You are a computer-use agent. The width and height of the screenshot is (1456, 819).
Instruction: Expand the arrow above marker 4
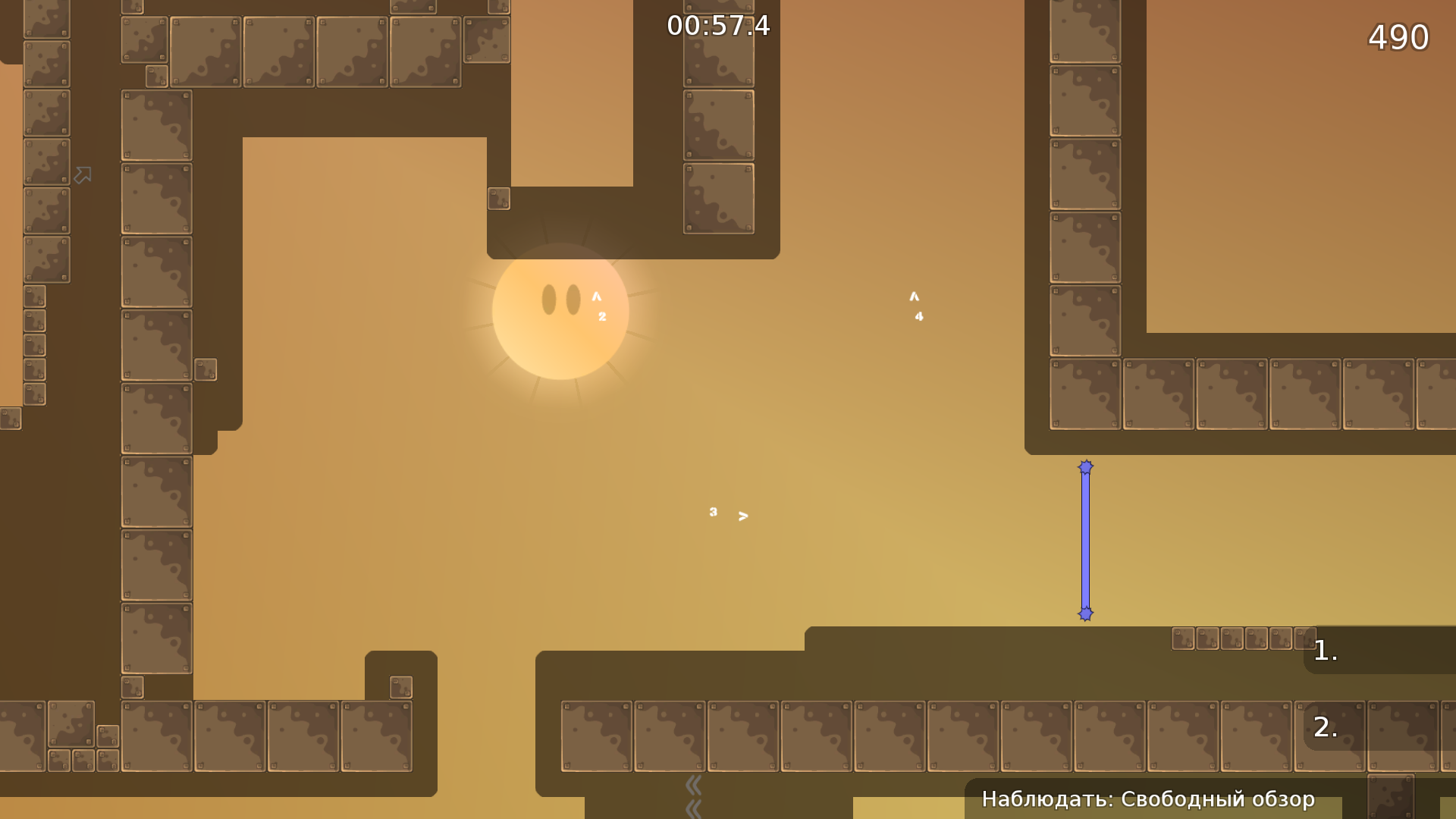(914, 297)
